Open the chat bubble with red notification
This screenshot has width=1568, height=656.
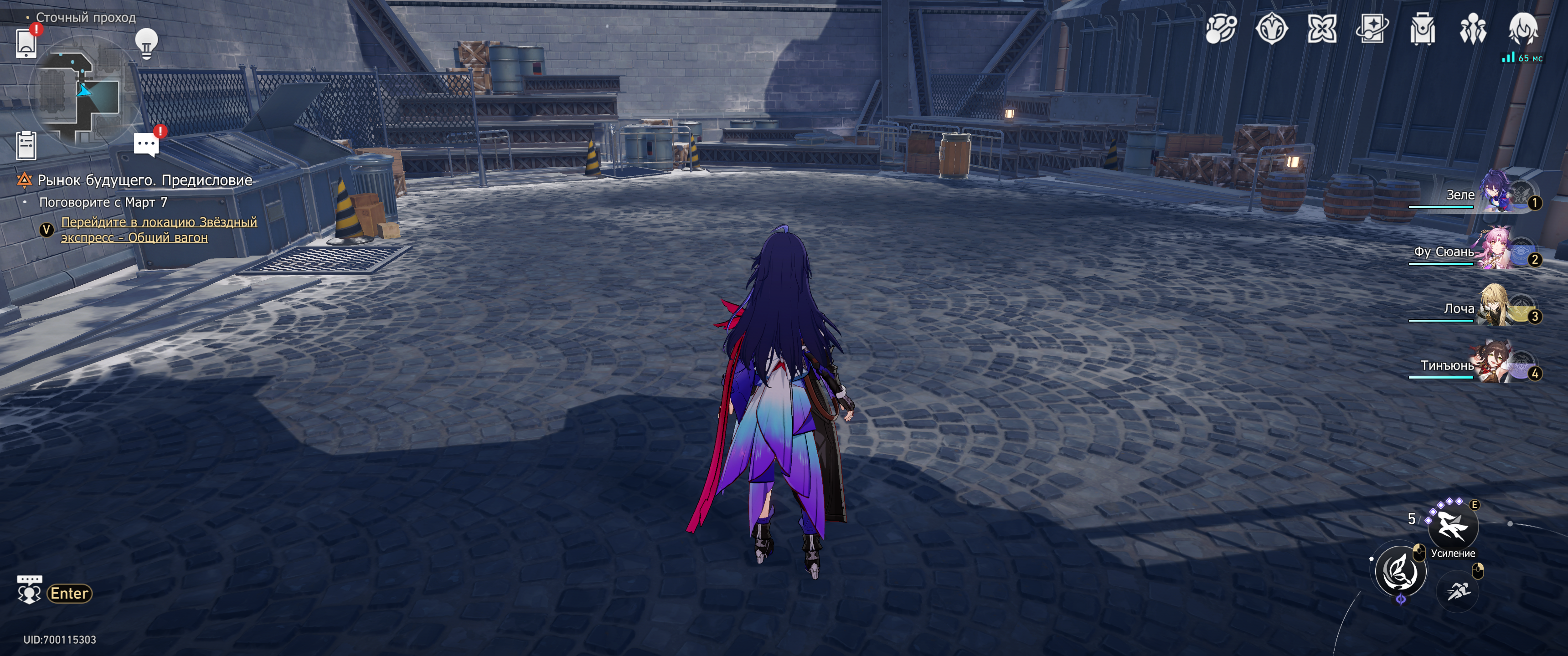146,145
